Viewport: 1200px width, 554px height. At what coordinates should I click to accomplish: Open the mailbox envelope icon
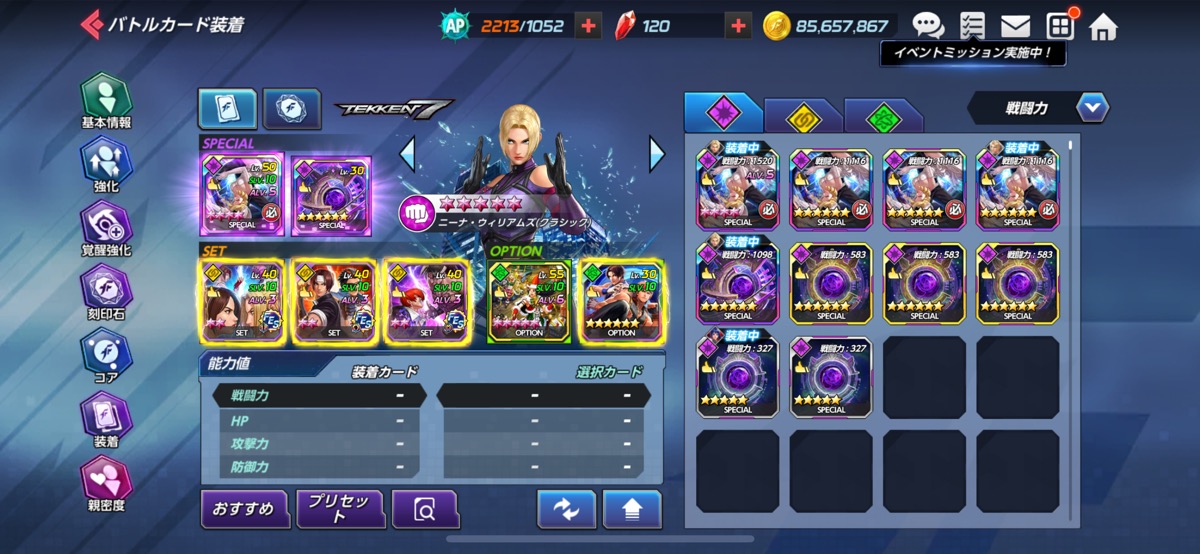pos(1015,26)
